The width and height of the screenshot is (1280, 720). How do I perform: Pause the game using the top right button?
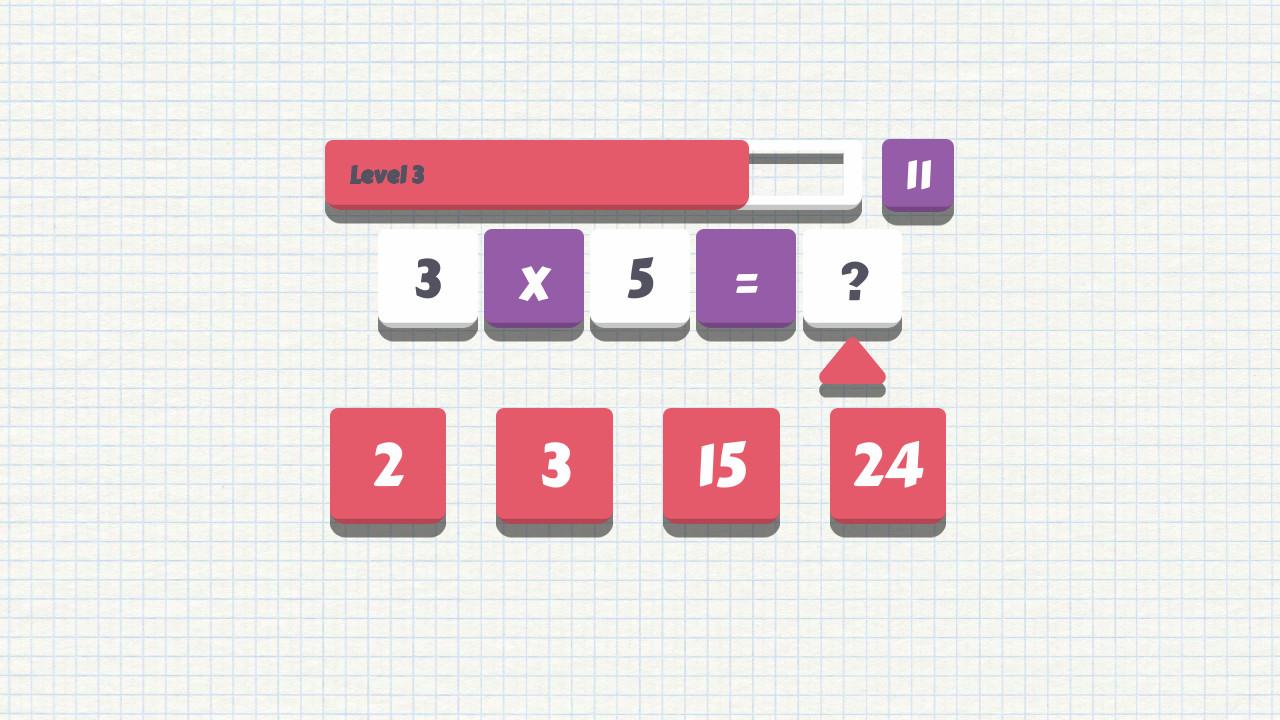coord(916,176)
